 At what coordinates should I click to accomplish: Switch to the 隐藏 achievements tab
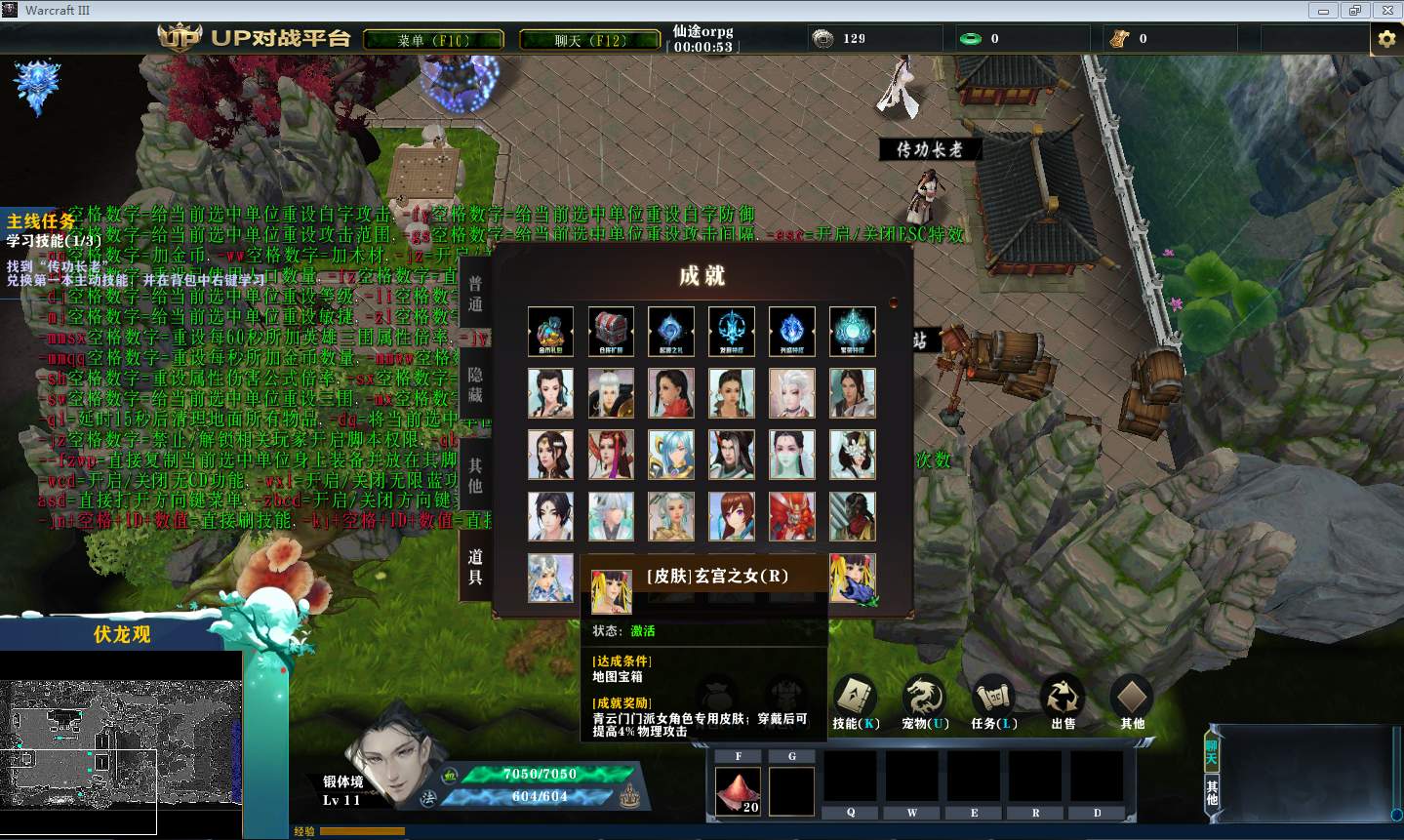(x=475, y=384)
